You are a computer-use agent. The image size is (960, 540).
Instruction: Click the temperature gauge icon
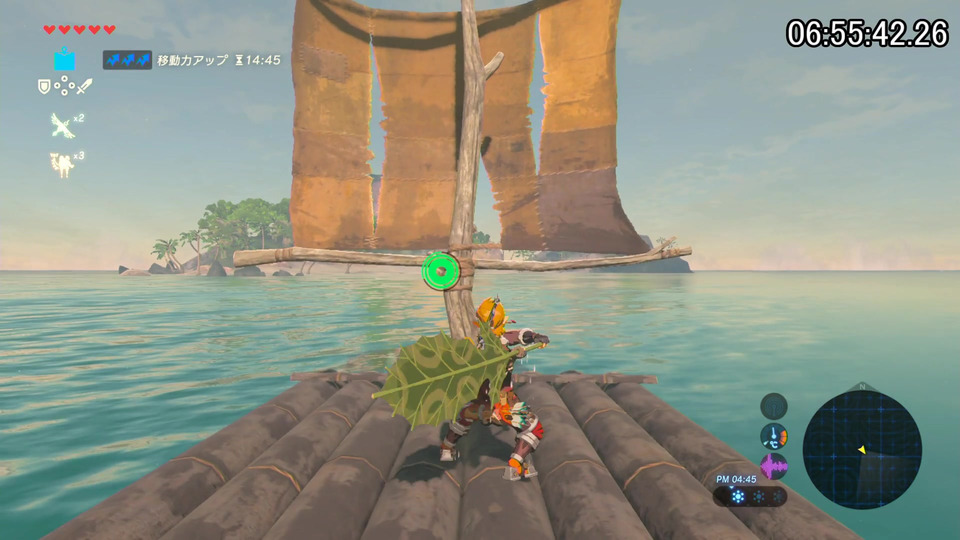(773, 436)
